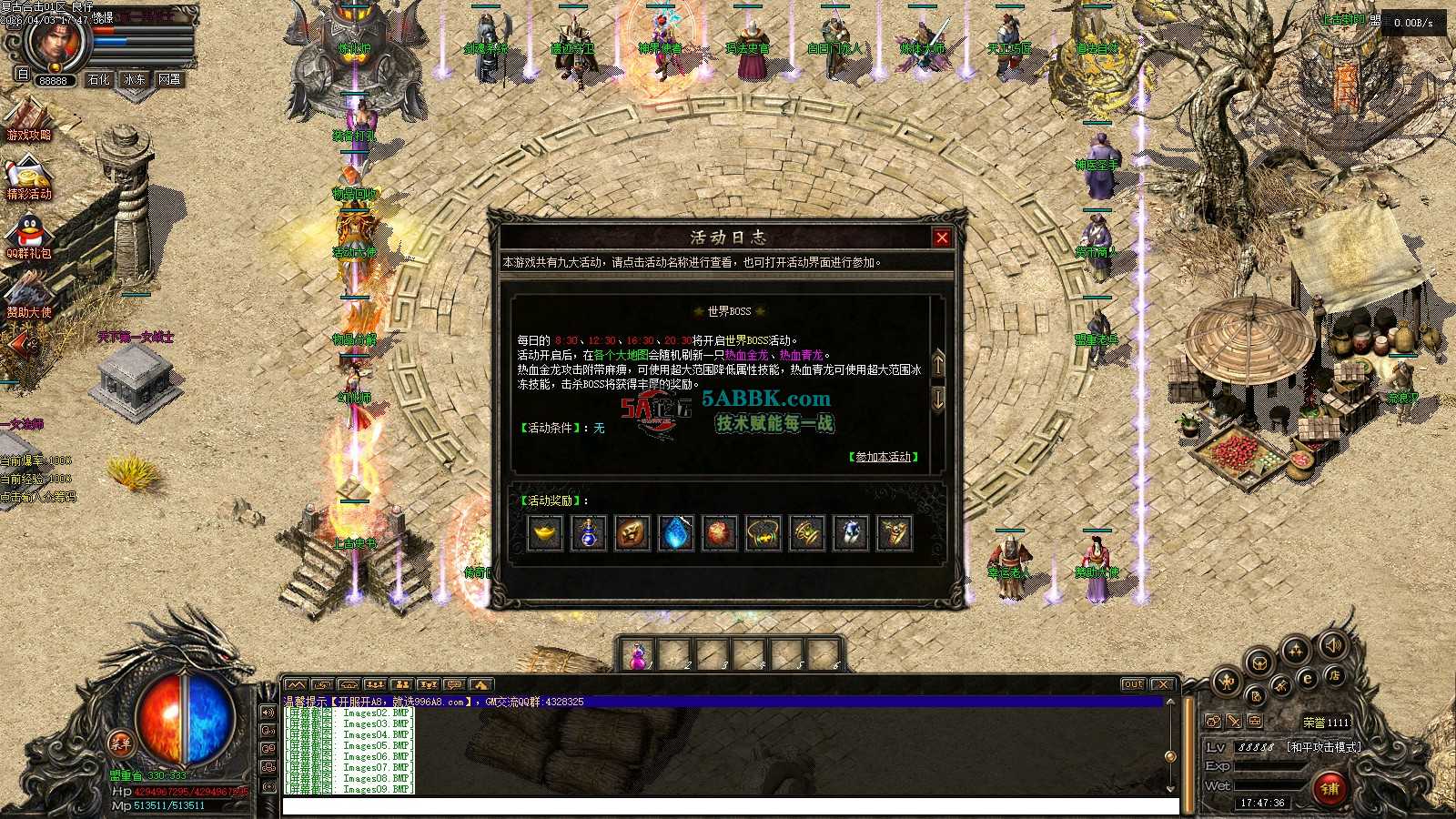Use the pink potion in hotbar slot 1
The width and height of the screenshot is (1456, 819).
click(x=637, y=655)
